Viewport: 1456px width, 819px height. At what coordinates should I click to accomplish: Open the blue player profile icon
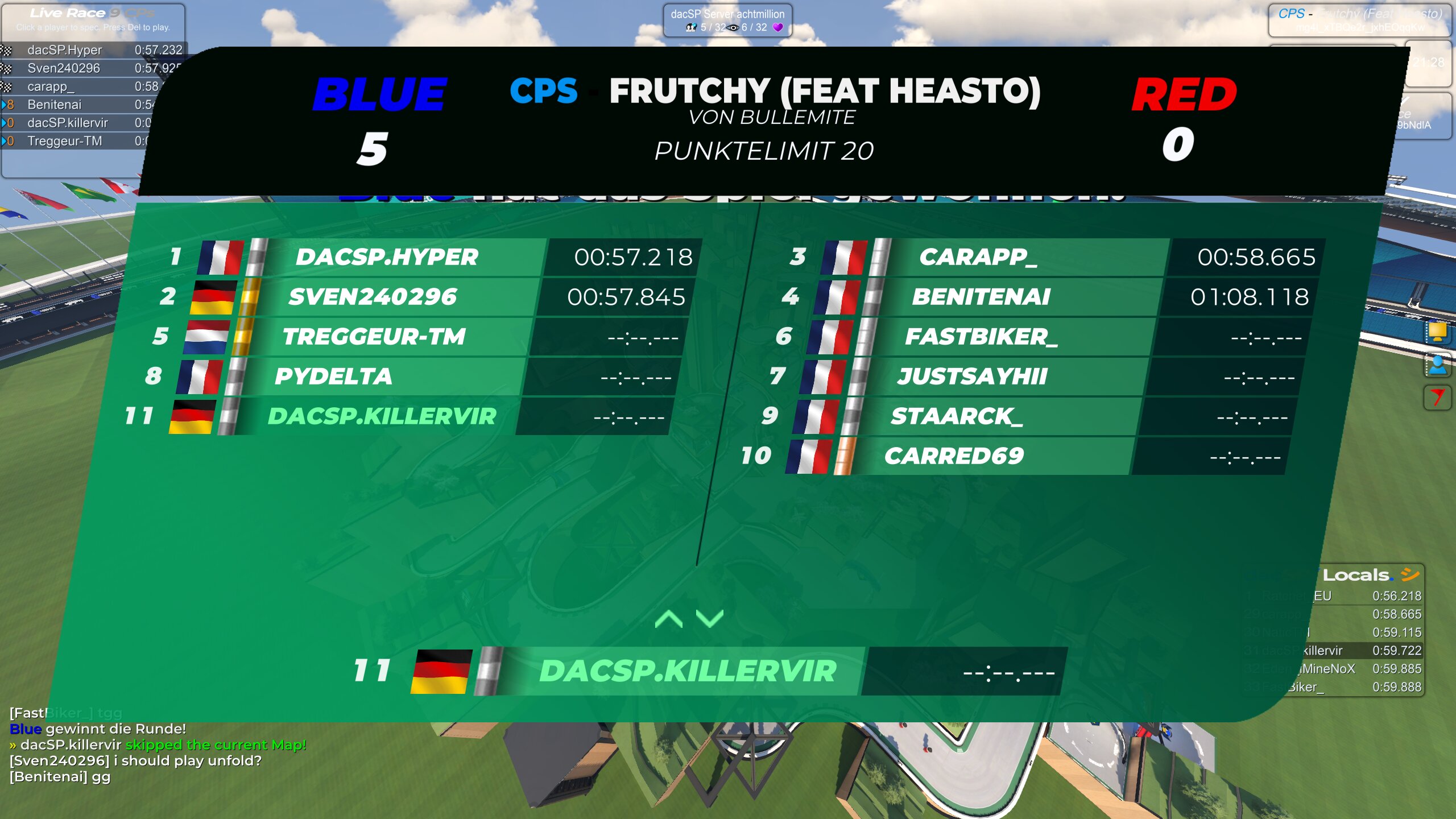pos(1437,365)
